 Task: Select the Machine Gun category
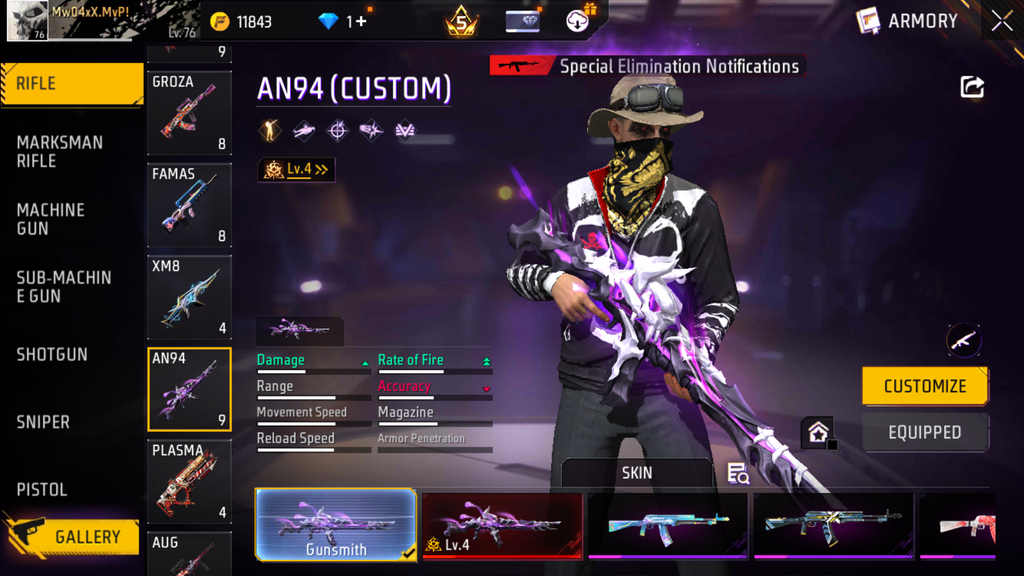point(52,219)
